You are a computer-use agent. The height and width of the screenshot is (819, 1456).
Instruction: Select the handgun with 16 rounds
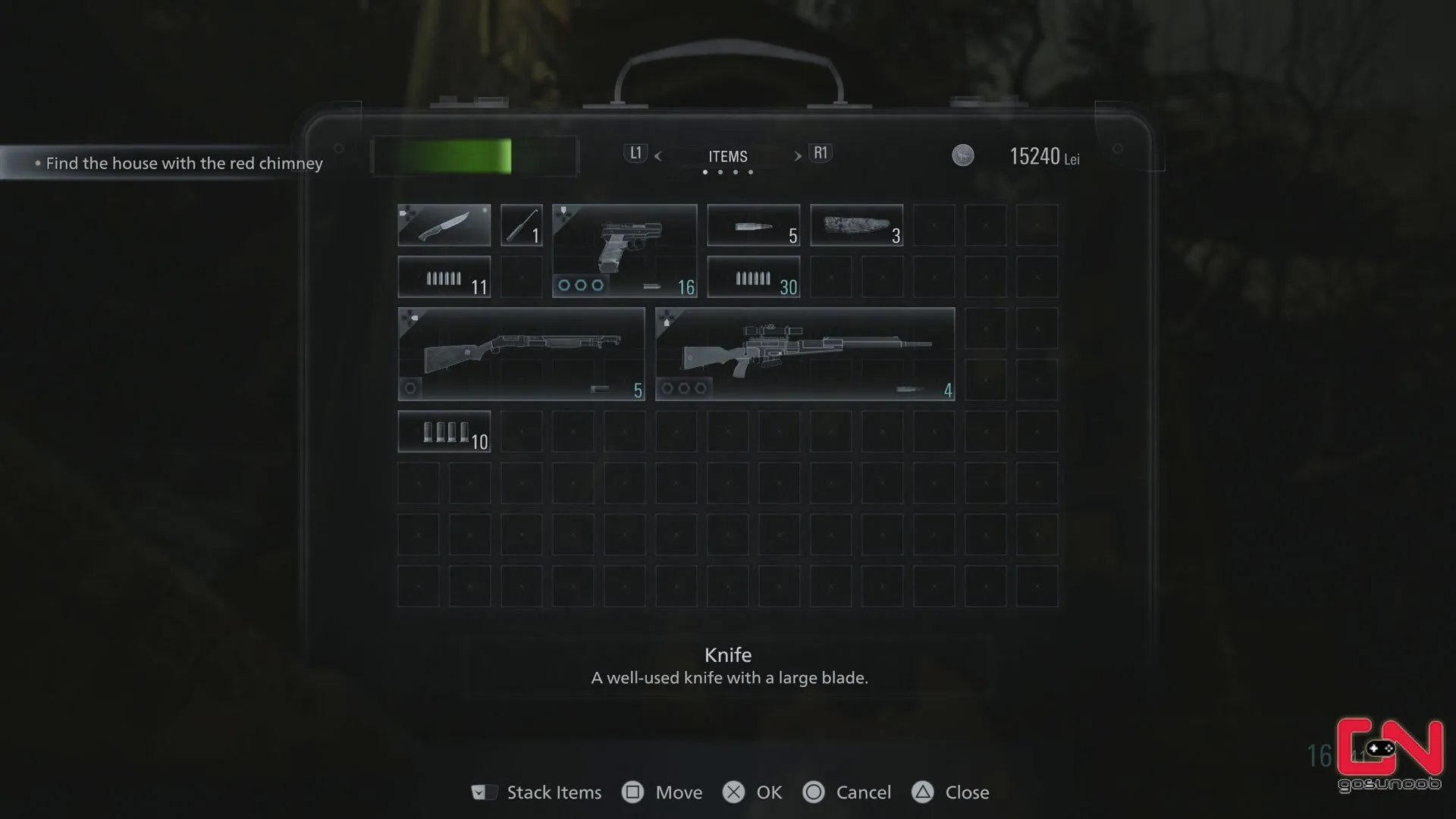tap(624, 250)
